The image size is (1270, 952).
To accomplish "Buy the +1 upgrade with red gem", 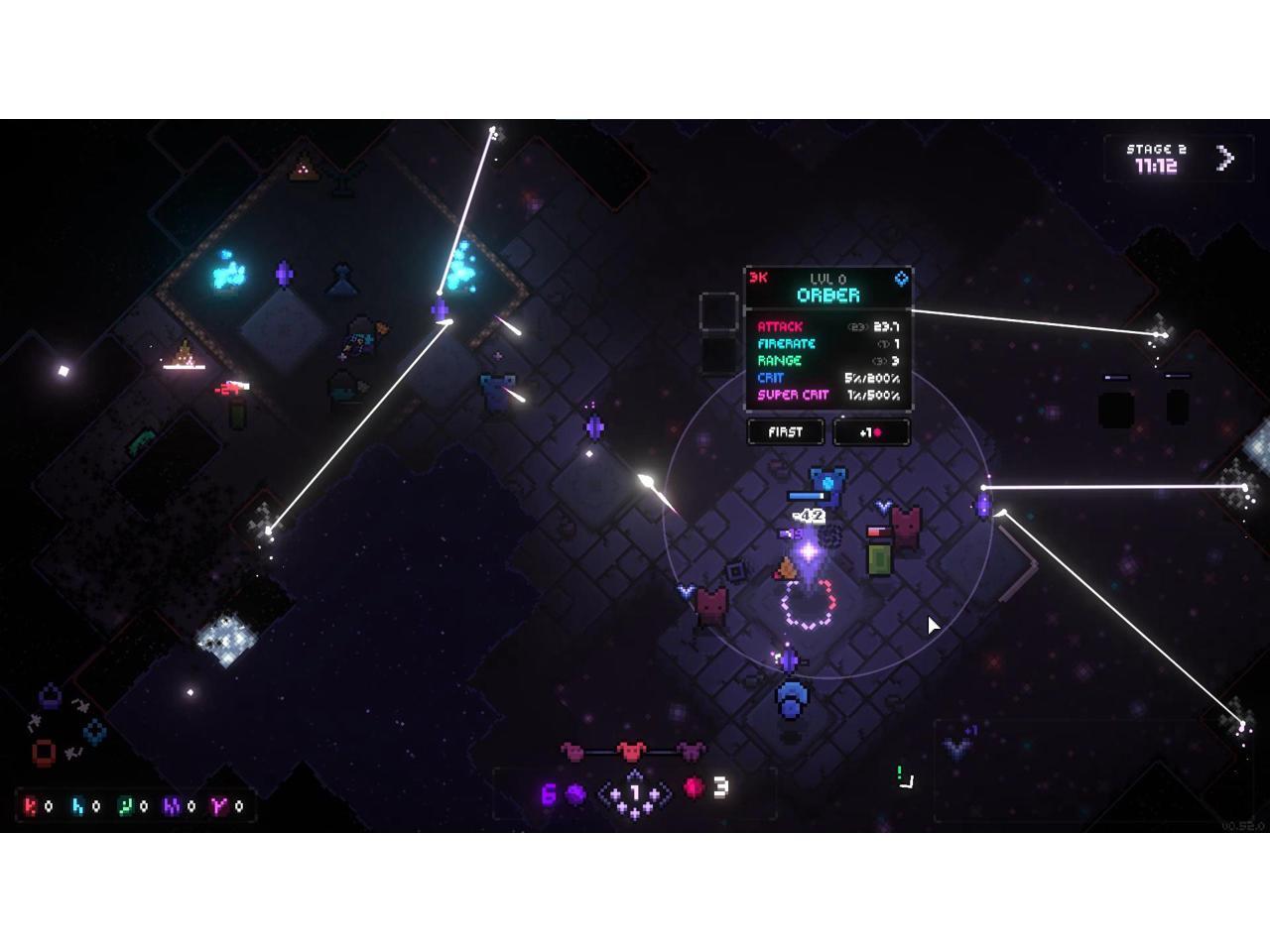I will (871, 432).
